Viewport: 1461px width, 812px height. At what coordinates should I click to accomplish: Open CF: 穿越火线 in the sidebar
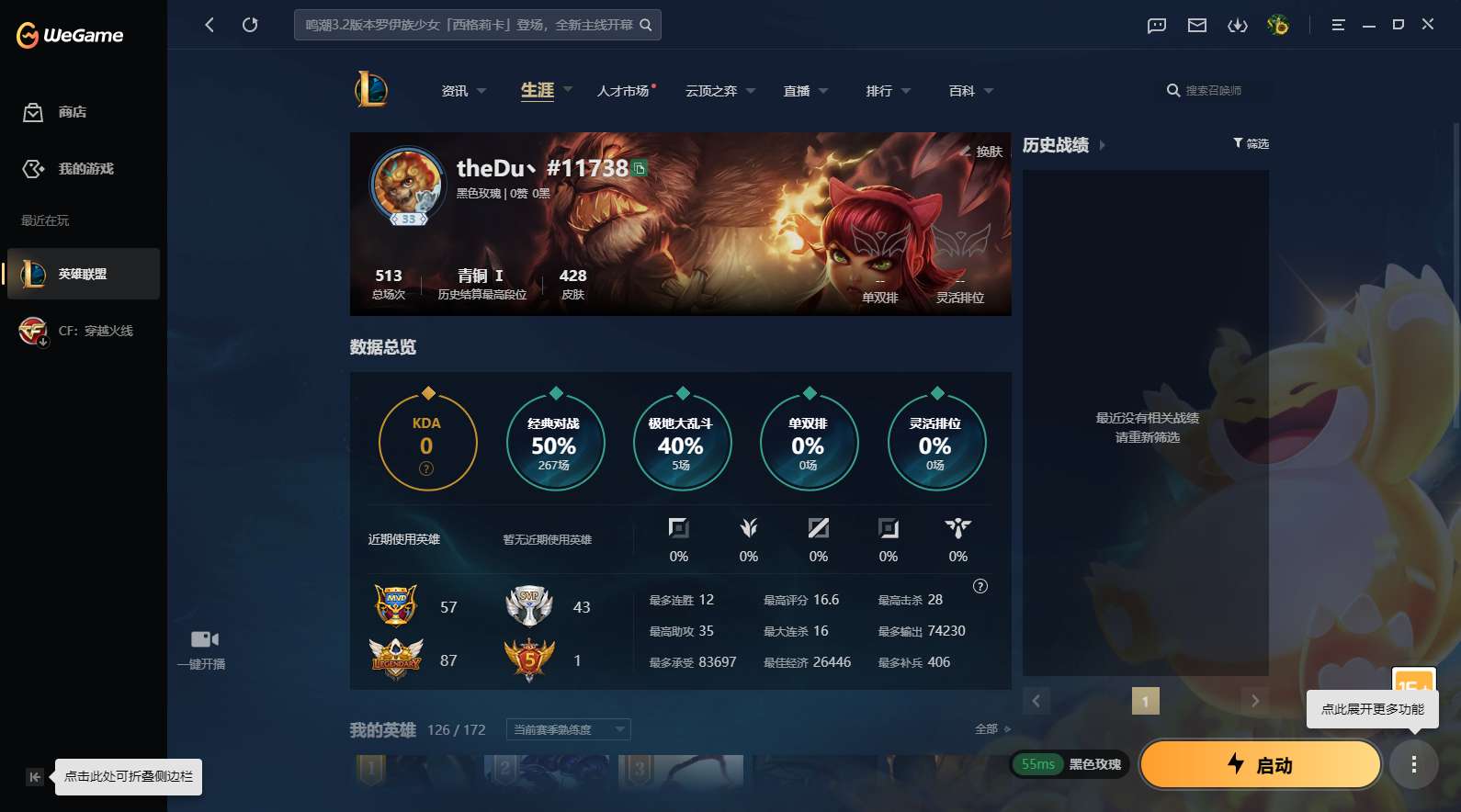click(83, 331)
